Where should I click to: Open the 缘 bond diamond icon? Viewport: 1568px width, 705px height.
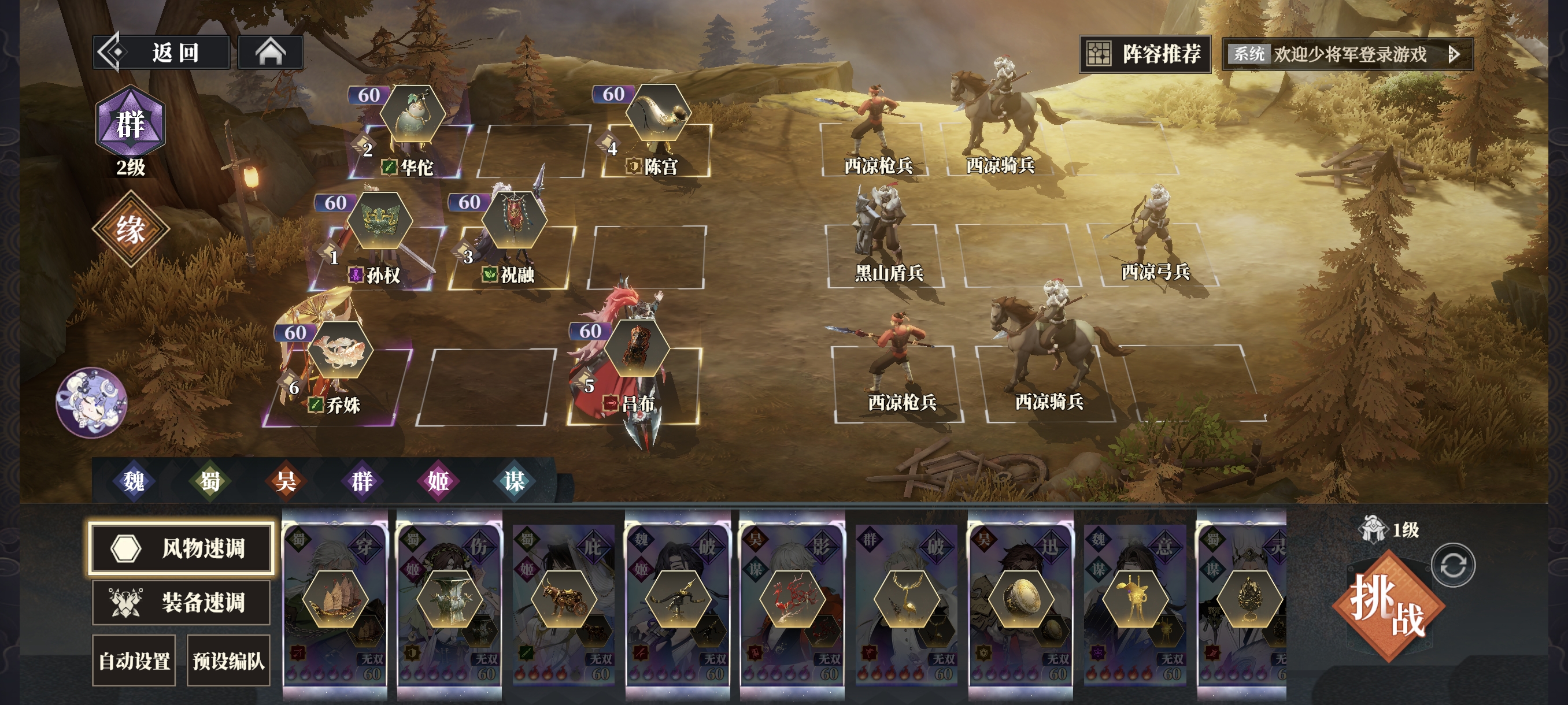click(x=130, y=229)
